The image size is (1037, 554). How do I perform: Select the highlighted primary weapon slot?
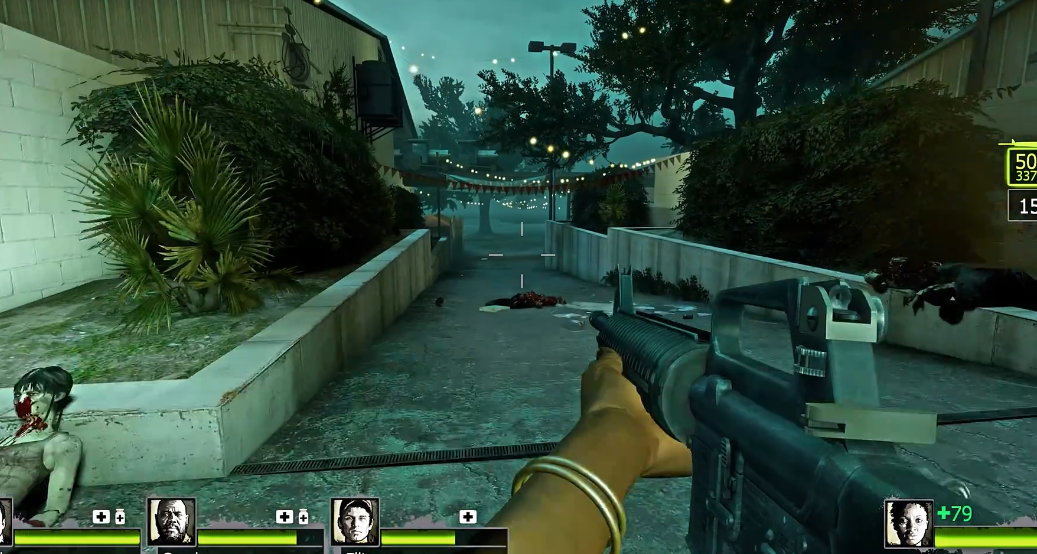[1022, 168]
